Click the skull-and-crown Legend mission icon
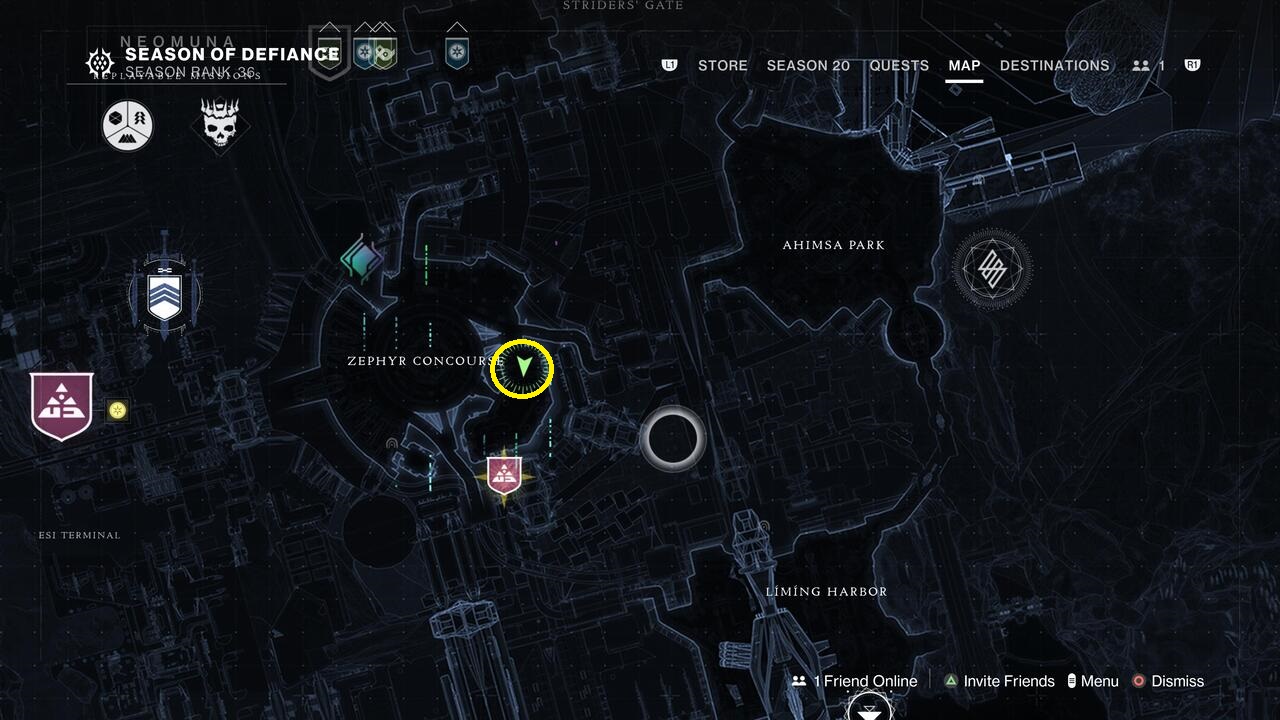Viewport: 1280px width, 720px height. click(x=219, y=125)
